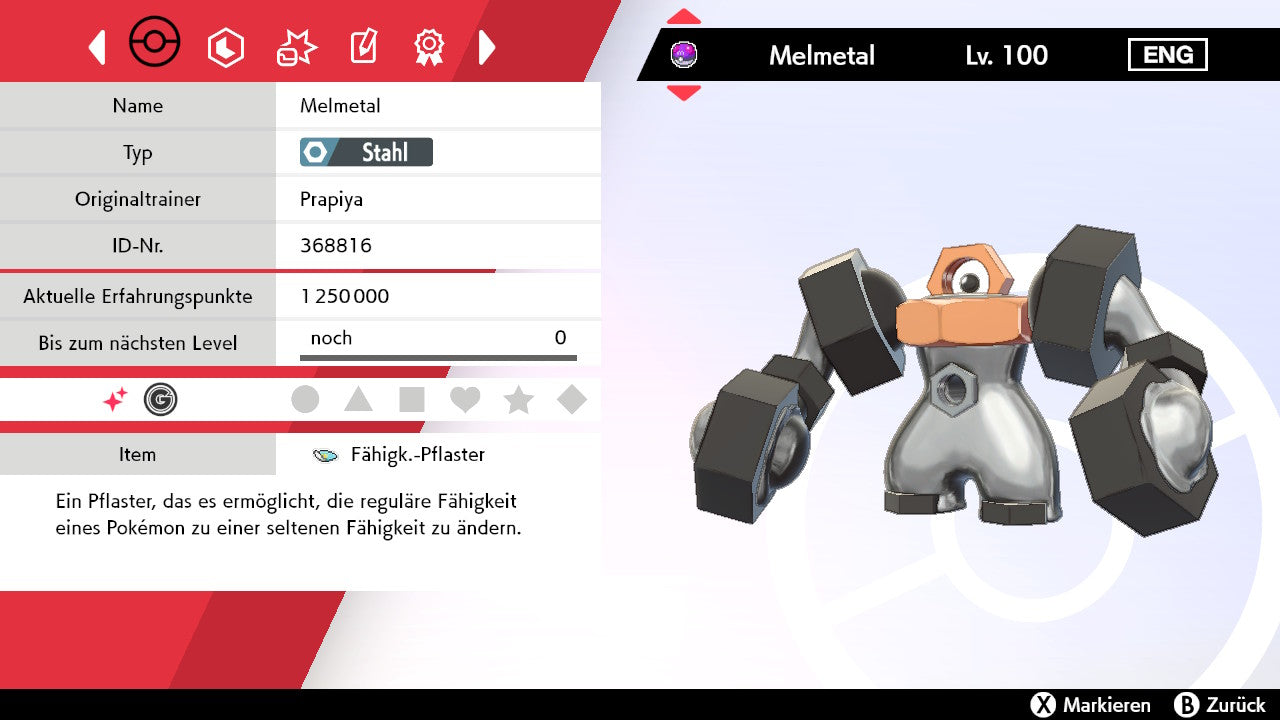Toggle the diamond marking

coord(572,400)
